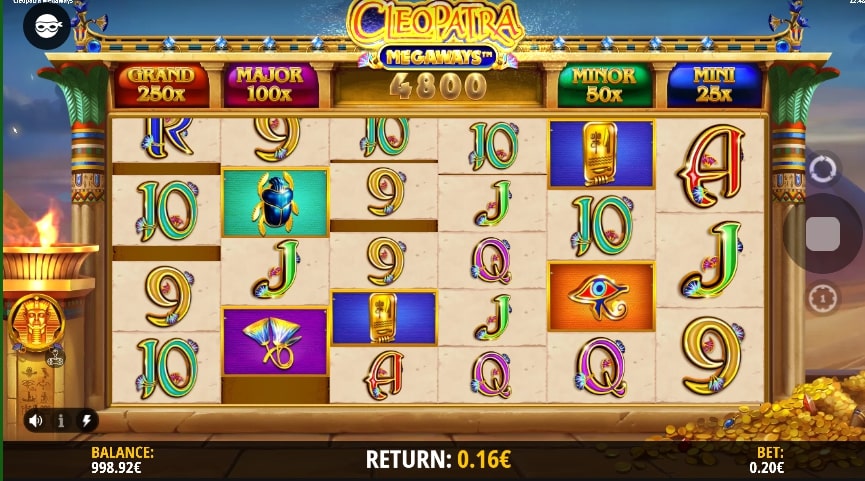865x481 pixels.
Task: Mute the game sound via speaker icon
Action: [x=36, y=421]
